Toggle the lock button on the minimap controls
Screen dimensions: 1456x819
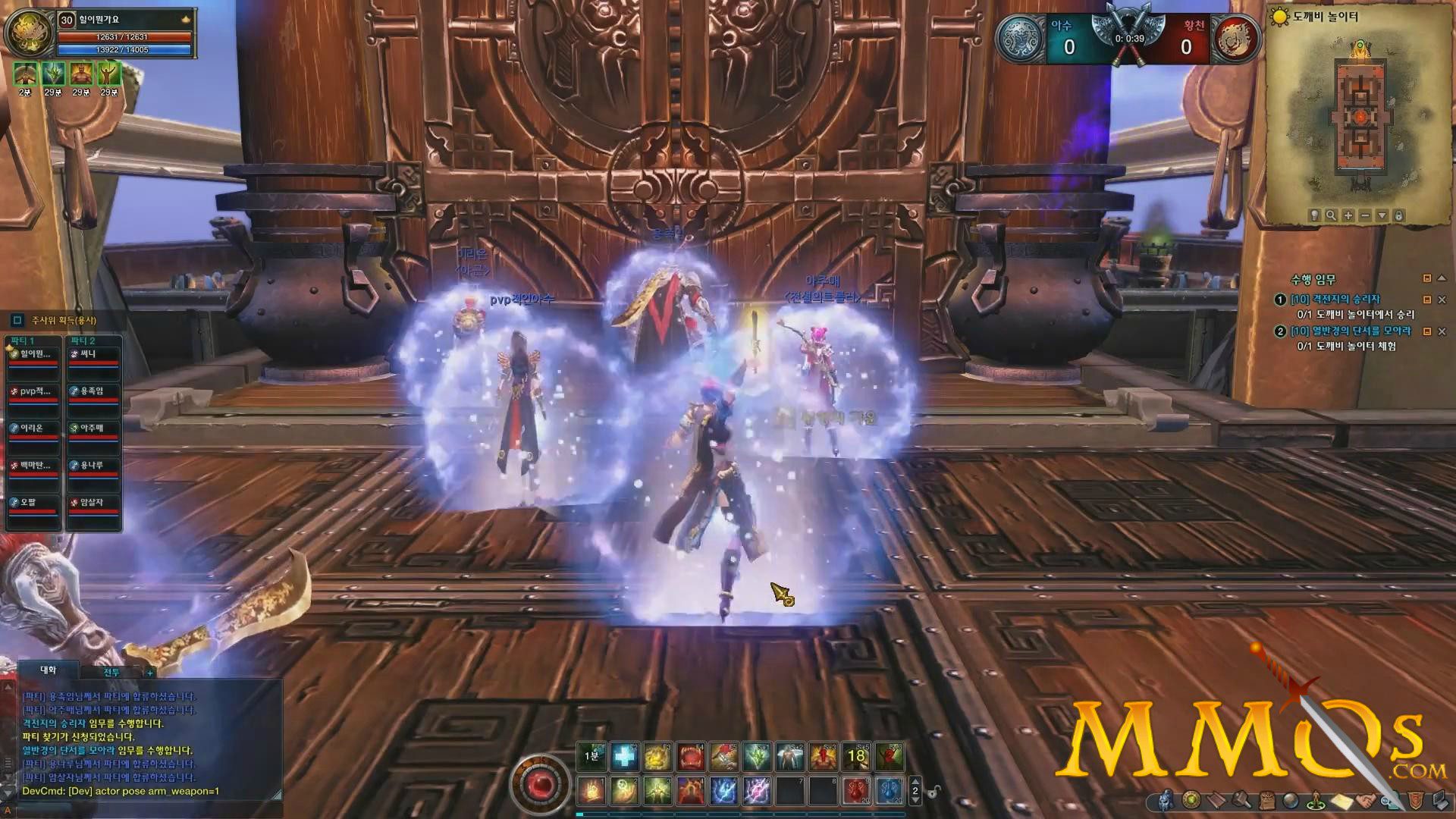tap(1398, 215)
